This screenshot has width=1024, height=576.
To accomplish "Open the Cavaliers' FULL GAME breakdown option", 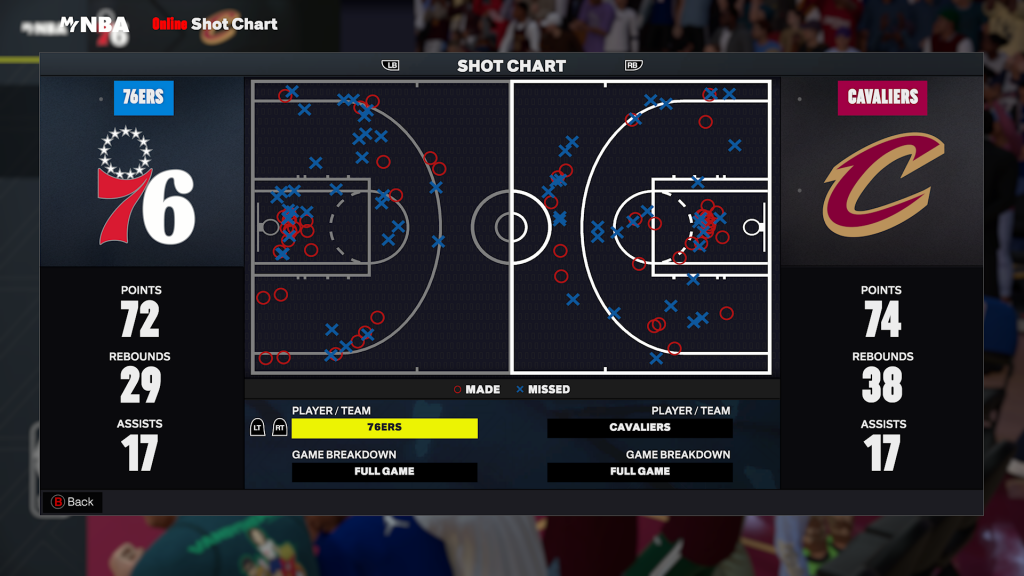I will point(640,472).
